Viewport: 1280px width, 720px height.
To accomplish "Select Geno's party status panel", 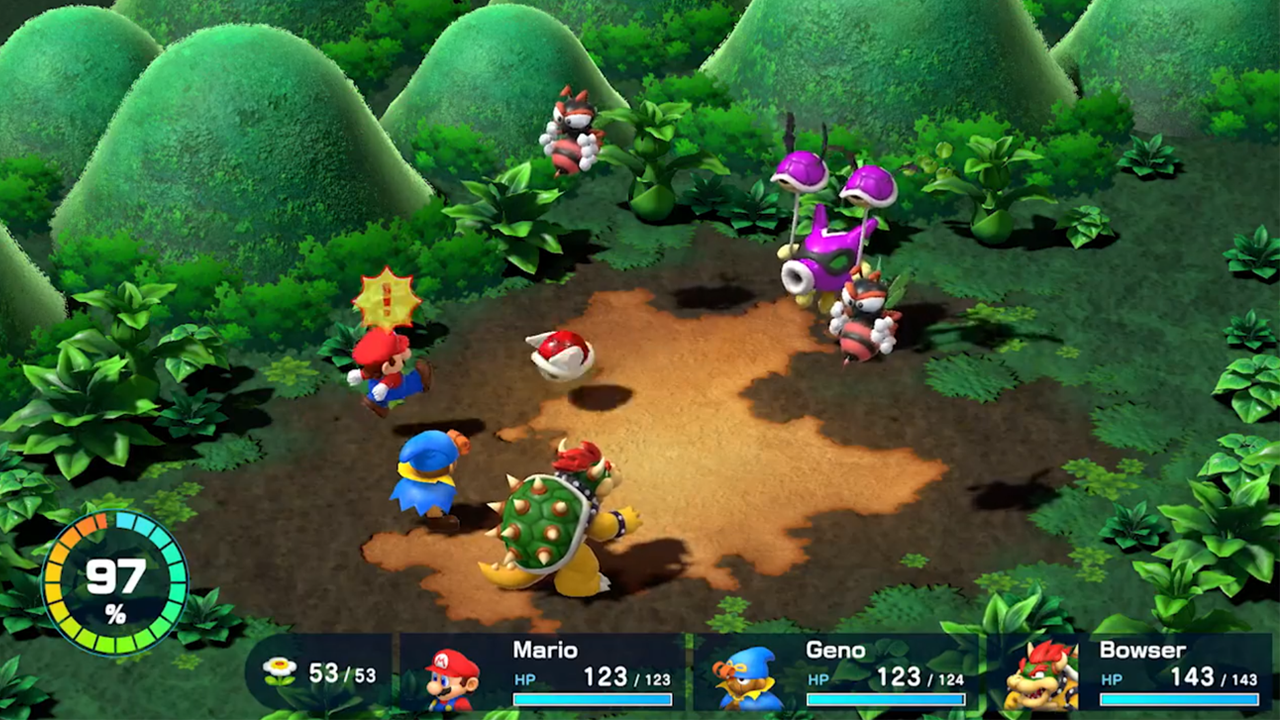I will click(x=836, y=673).
